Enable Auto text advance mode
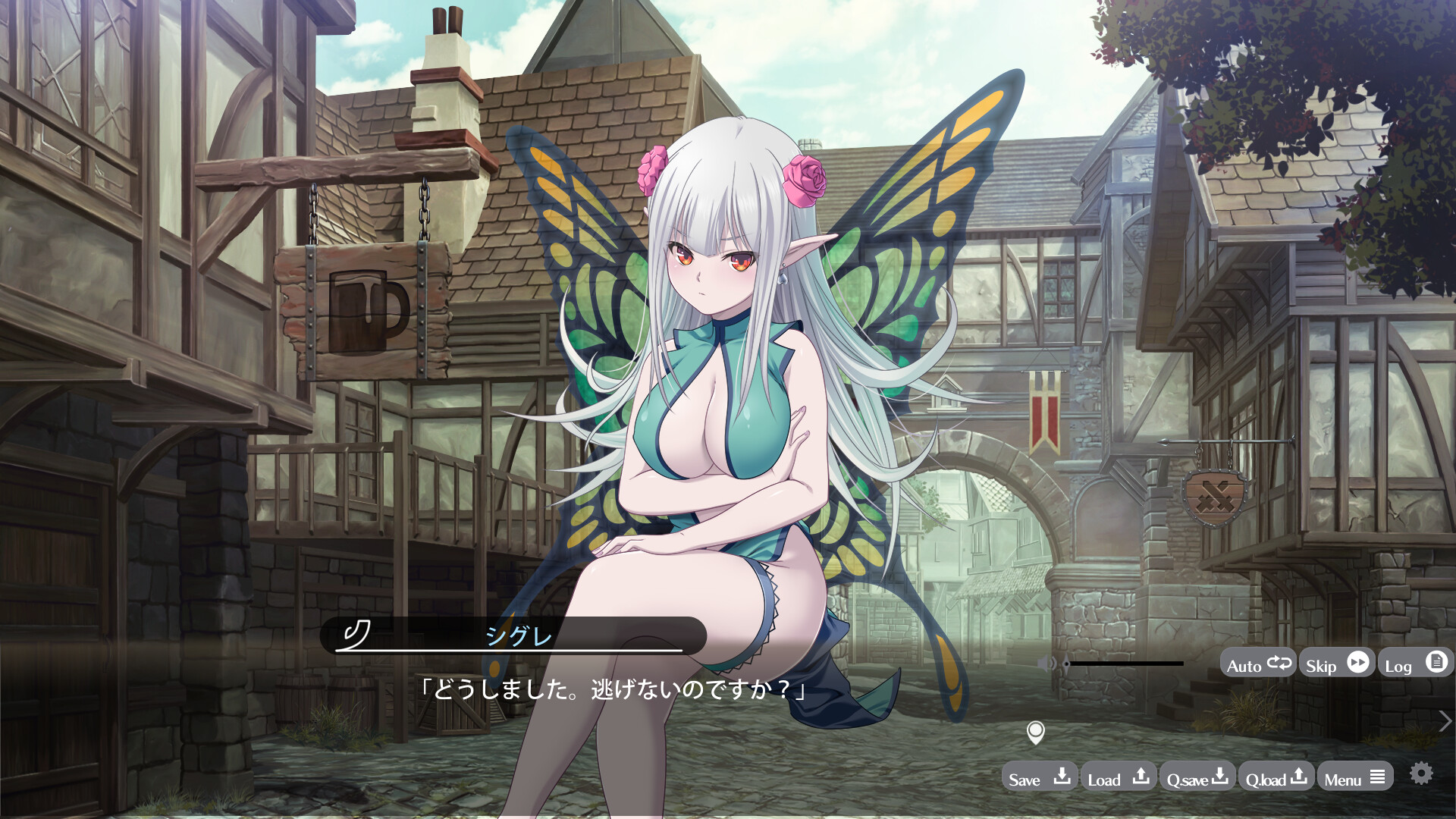Image resolution: width=1456 pixels, height=819 pixels. 1258,664
